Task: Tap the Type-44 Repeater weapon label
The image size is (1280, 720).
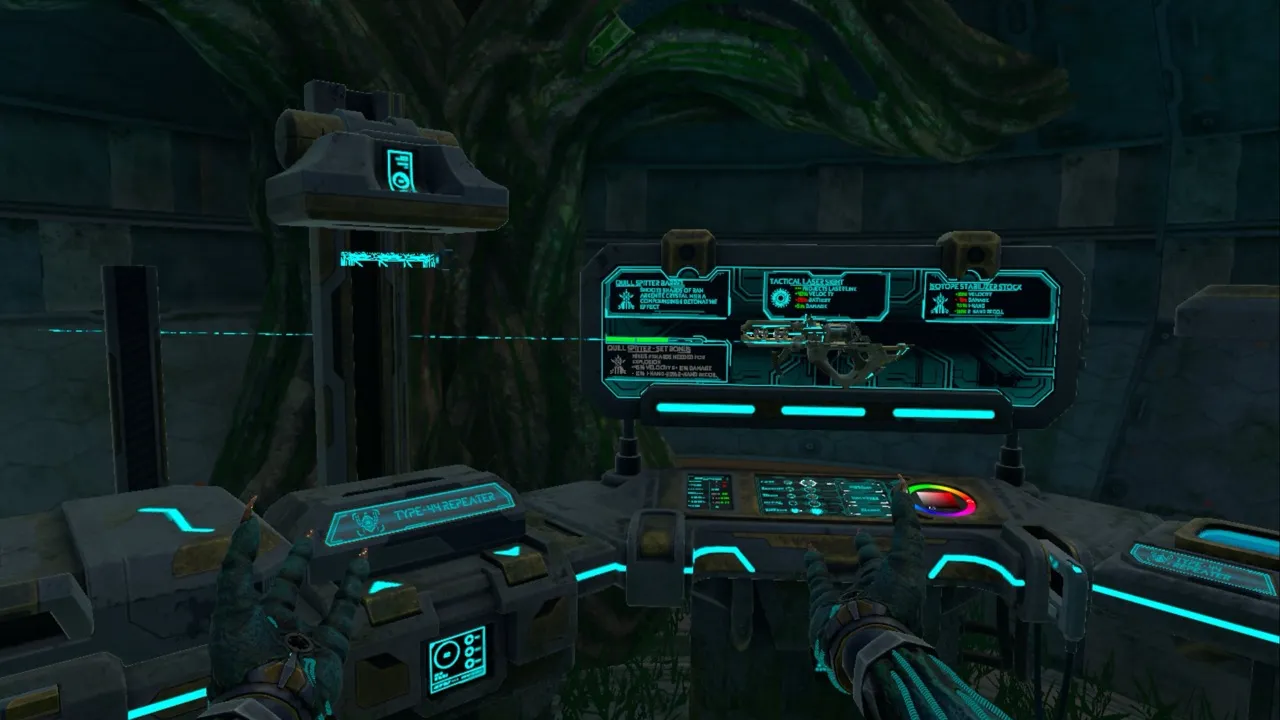Action: coord(420,513)
